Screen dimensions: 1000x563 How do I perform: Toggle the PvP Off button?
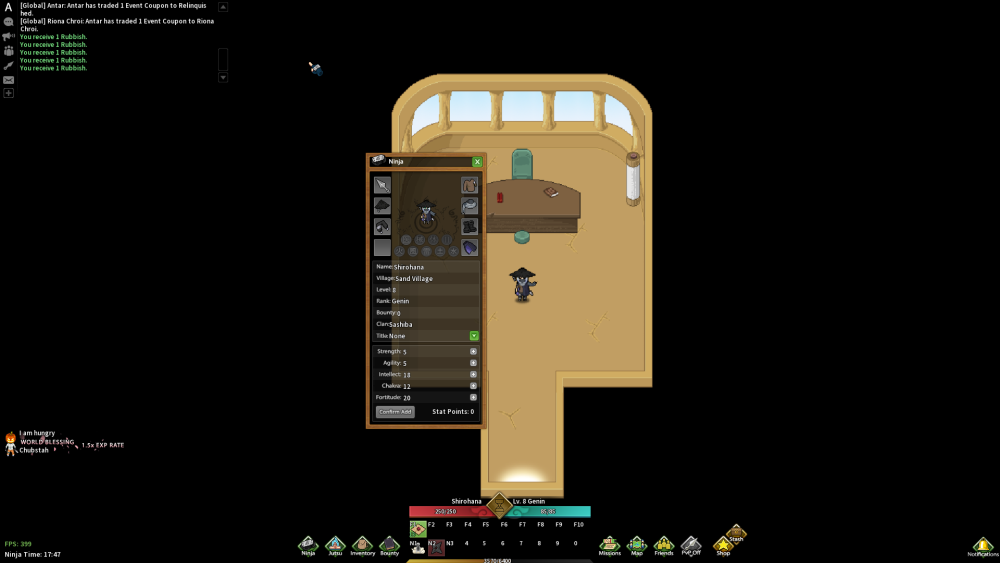tap(691, 545)
